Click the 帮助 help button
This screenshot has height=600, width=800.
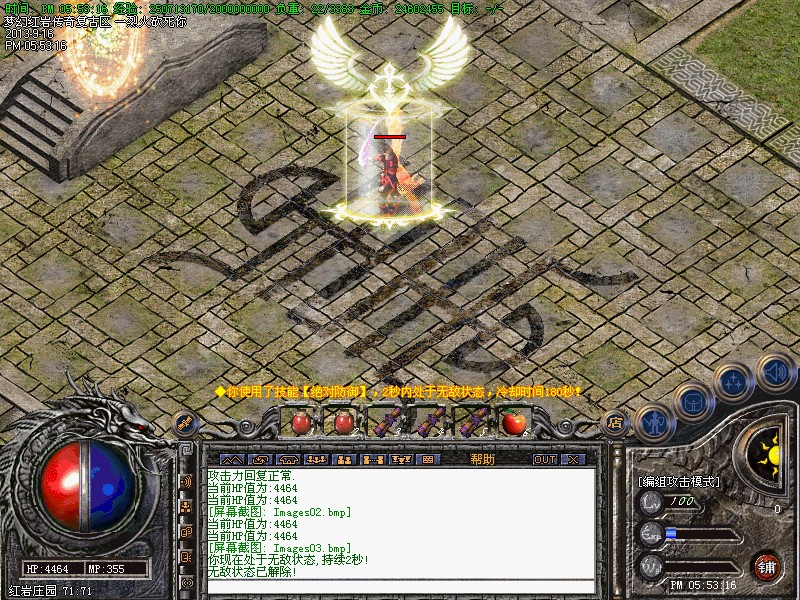click(482, 459)
